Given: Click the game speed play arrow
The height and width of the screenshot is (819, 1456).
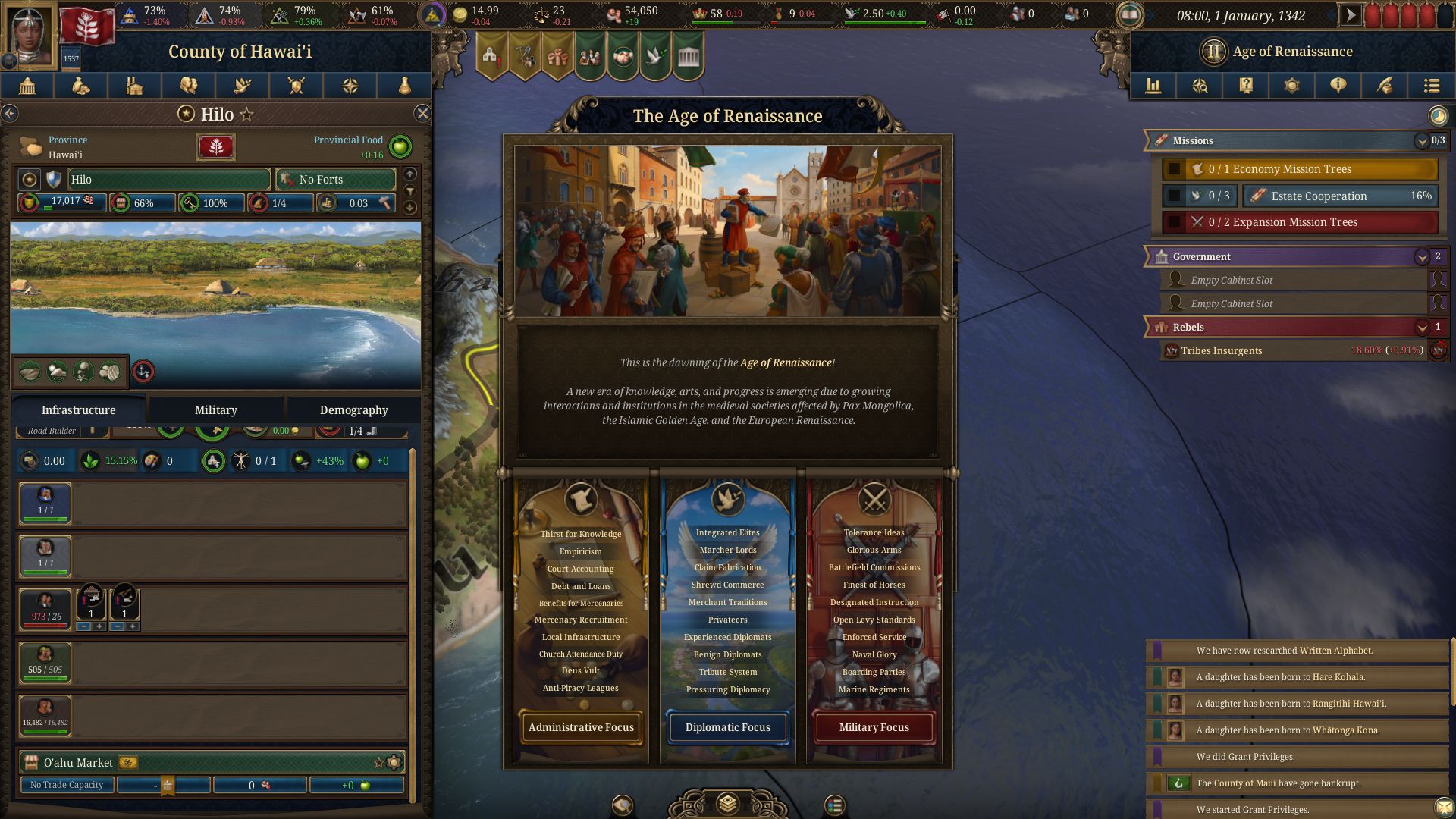Looking at the screenshot, I should point(1351,15).
